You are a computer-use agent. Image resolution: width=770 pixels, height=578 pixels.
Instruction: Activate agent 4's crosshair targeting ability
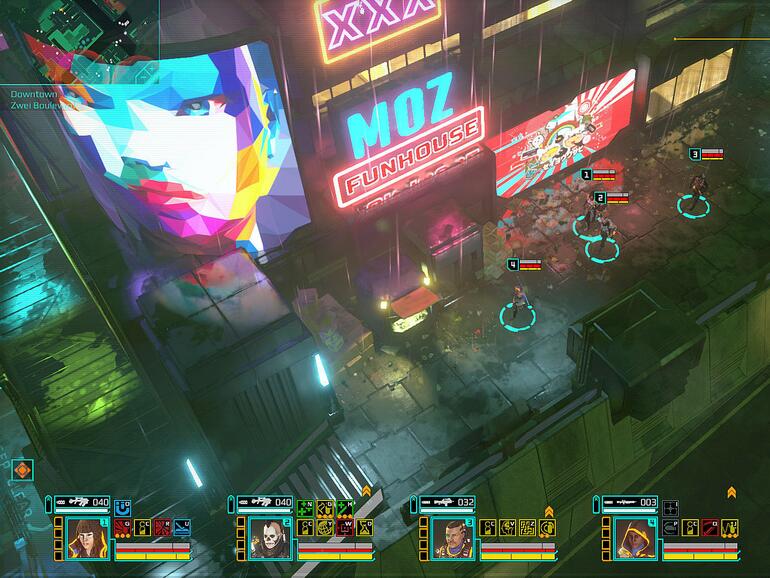coord(672,507)
